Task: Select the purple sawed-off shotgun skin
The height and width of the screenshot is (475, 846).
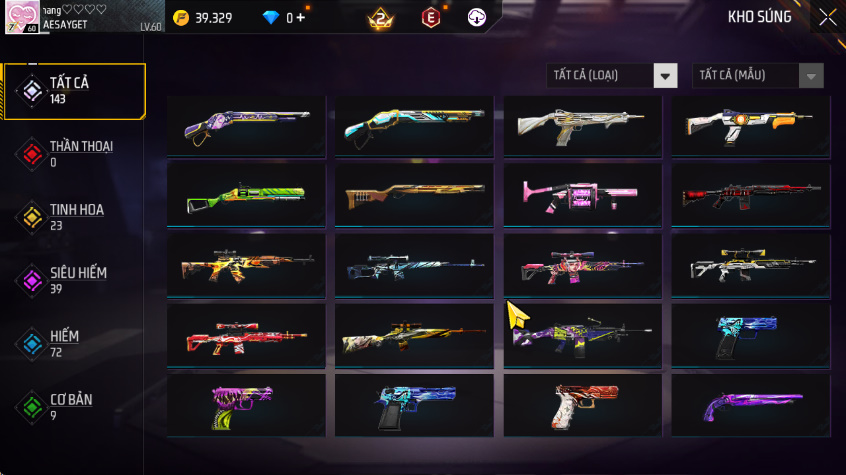Action: pyautogui.click(x=750, y=405)
